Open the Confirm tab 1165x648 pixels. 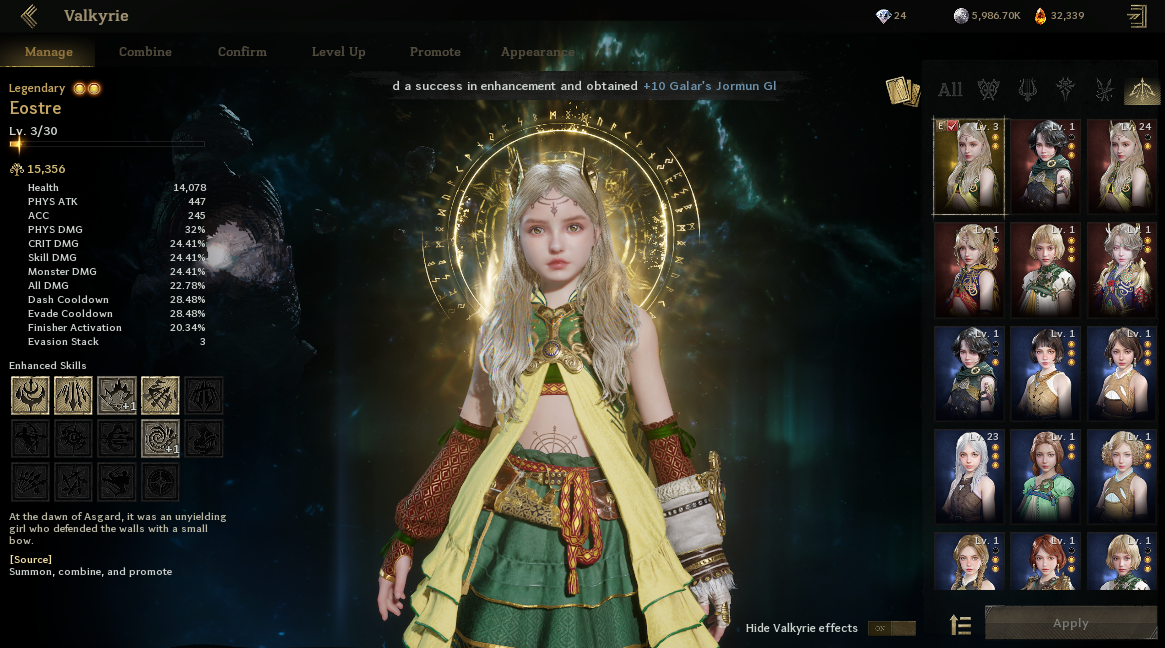click(242, 52)
